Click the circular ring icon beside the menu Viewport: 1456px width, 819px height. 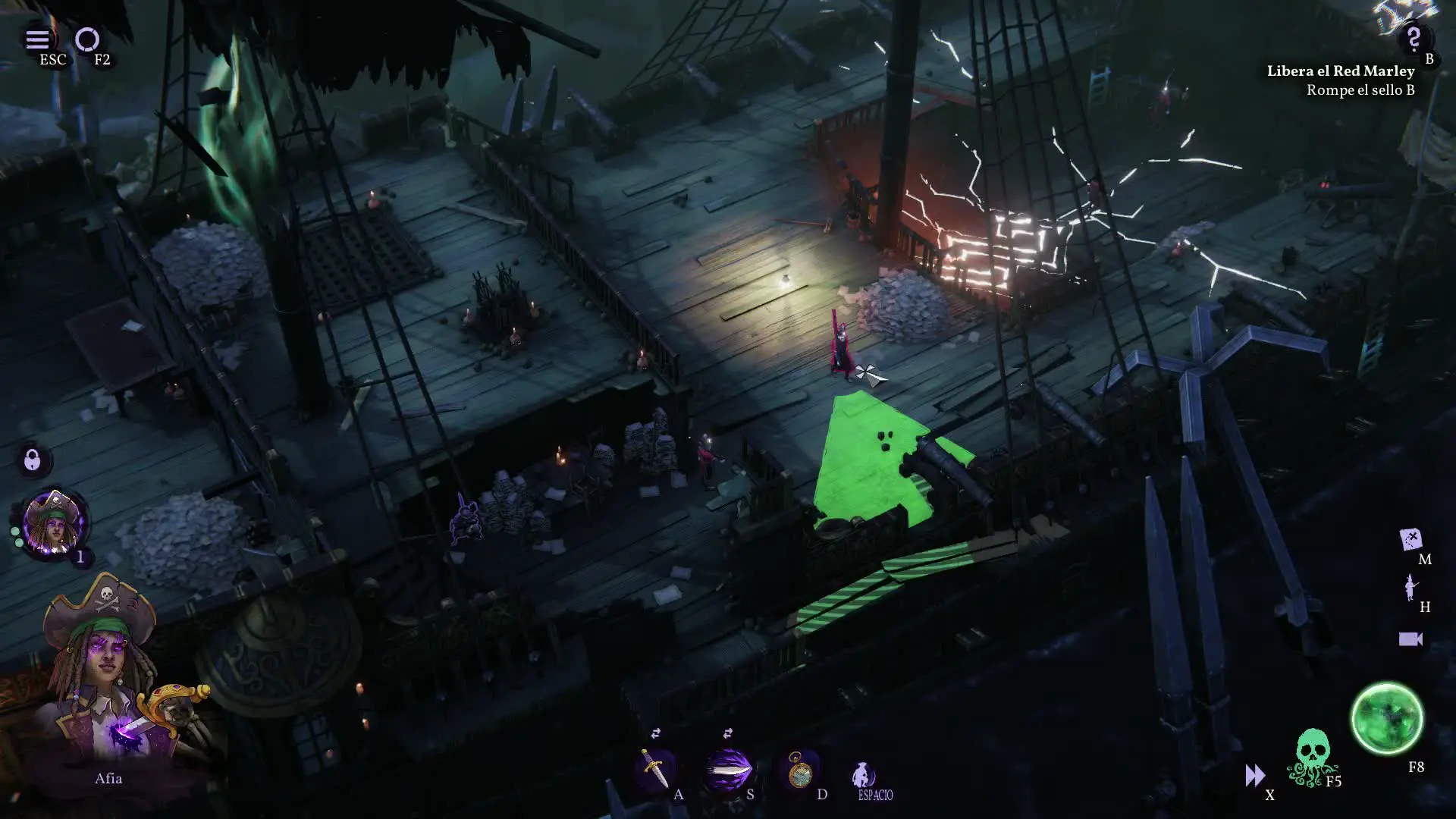pyautogui.click(x=87, y=39)
